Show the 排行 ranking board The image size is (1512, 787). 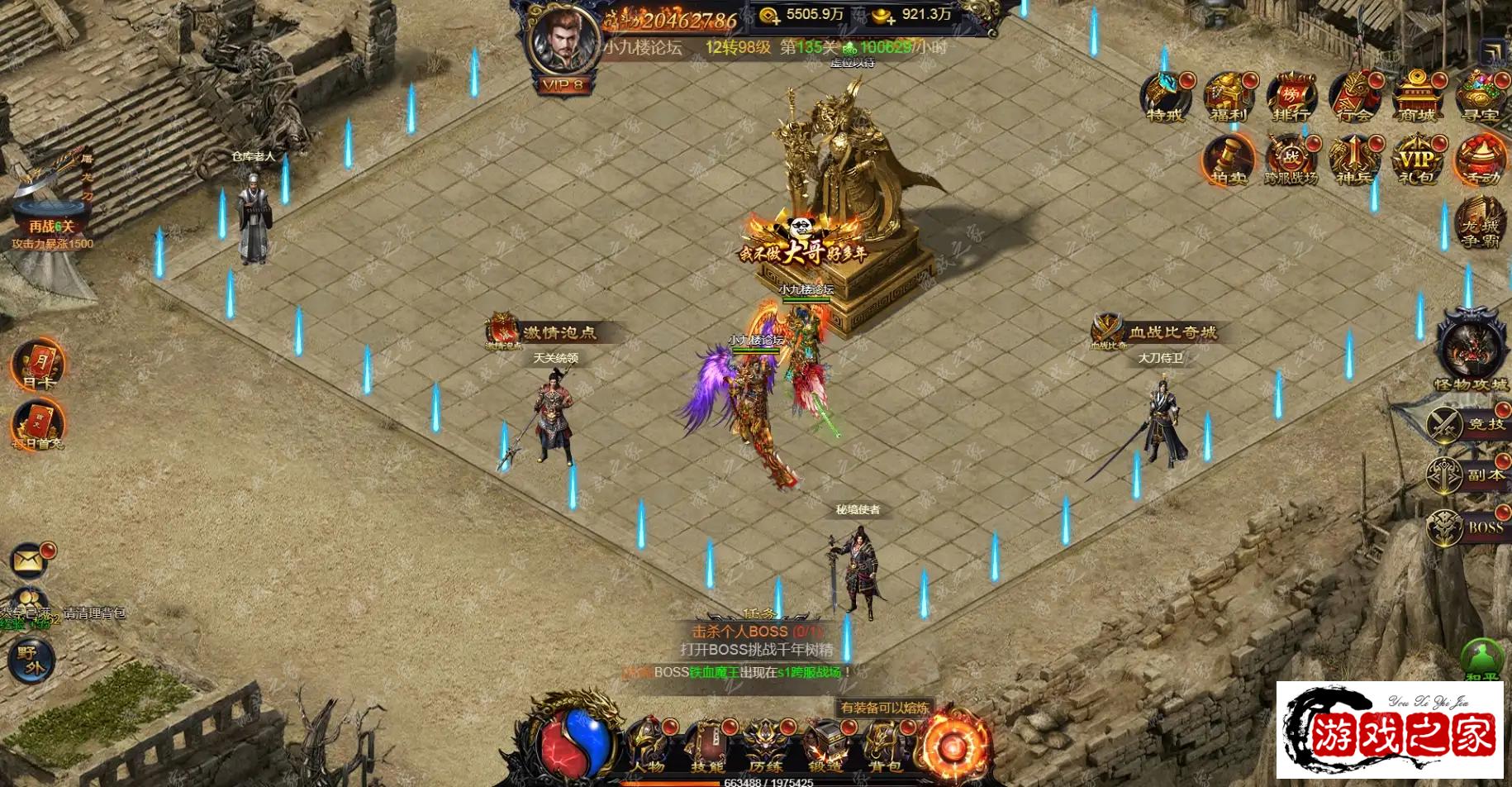[1291, 98]
